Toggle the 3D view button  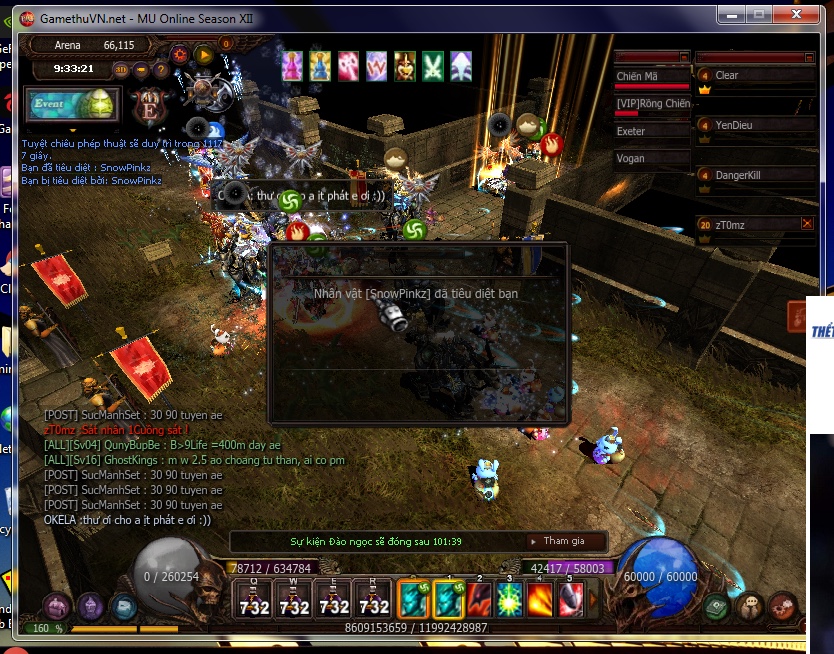[x=121, y=69]
